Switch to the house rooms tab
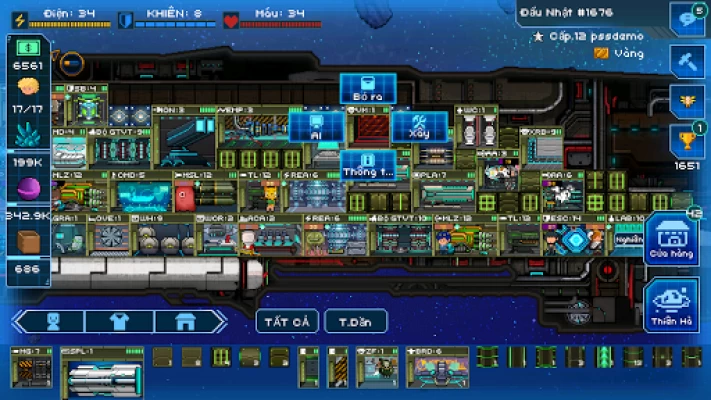The width and height of the screenshot is (711, 400). [184, 322]
